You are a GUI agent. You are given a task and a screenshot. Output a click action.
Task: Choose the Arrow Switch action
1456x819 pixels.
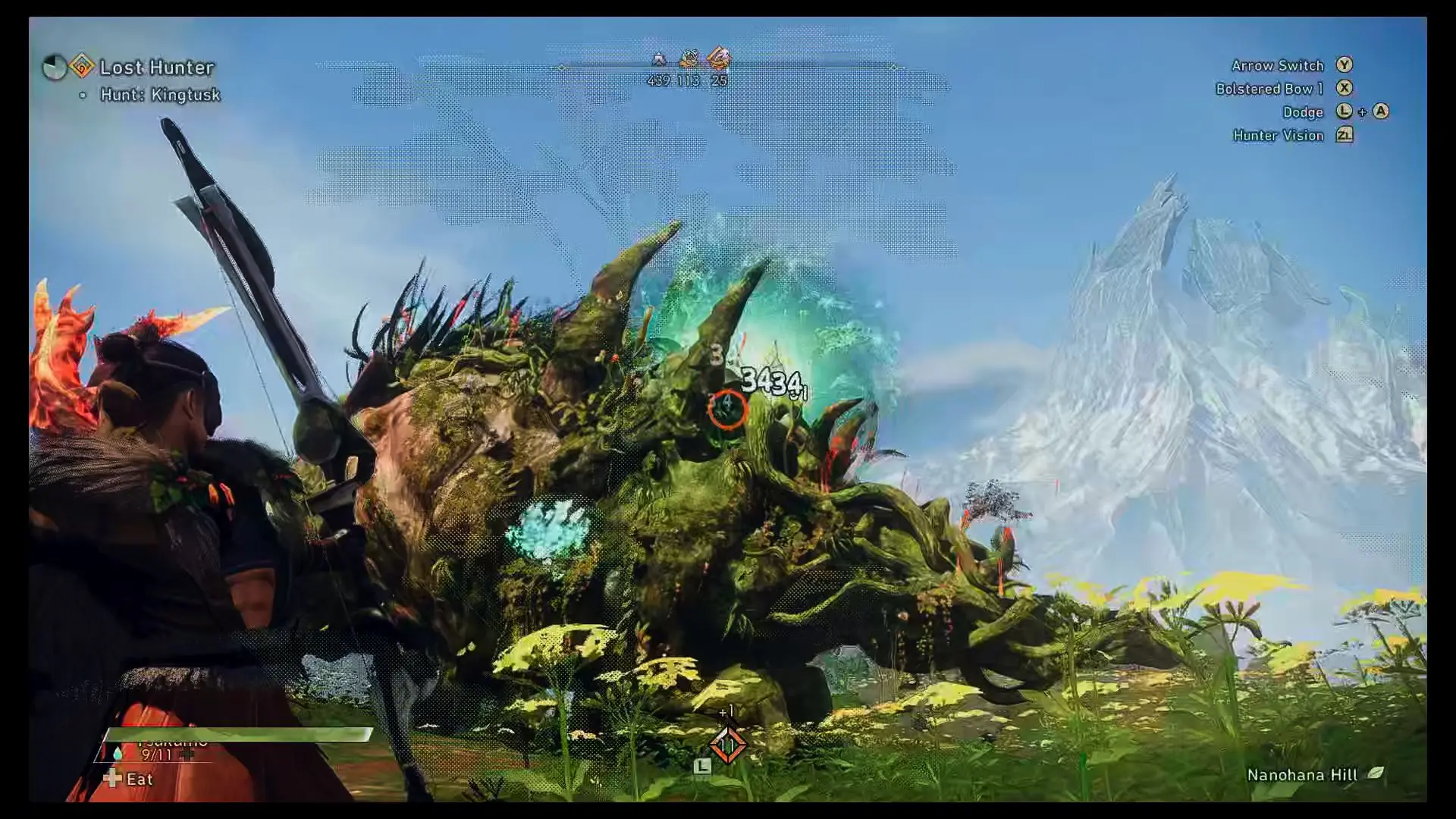(1277, 66)
